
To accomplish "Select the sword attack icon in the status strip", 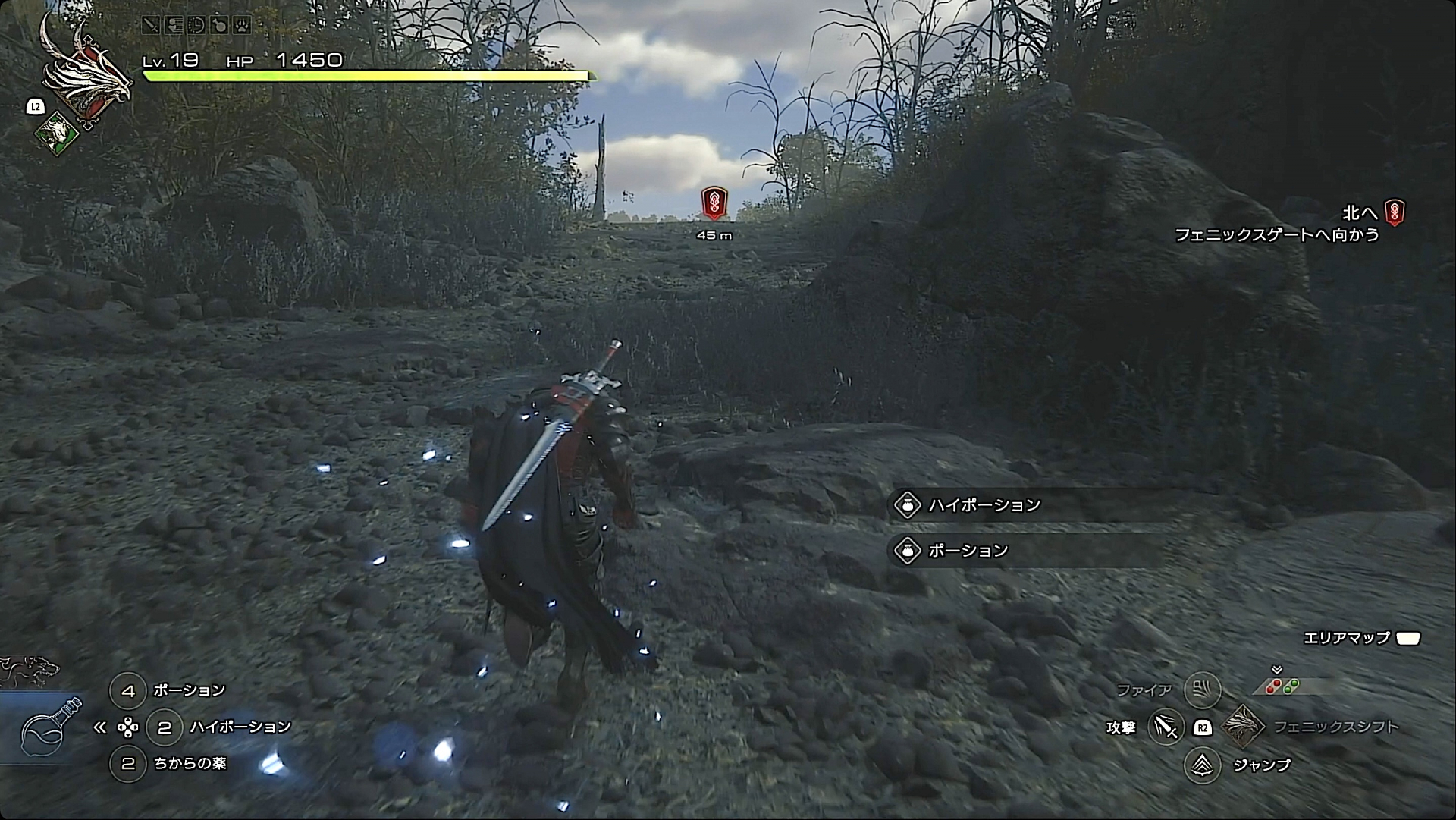I will pyautogui.click(x=151, y=25).
